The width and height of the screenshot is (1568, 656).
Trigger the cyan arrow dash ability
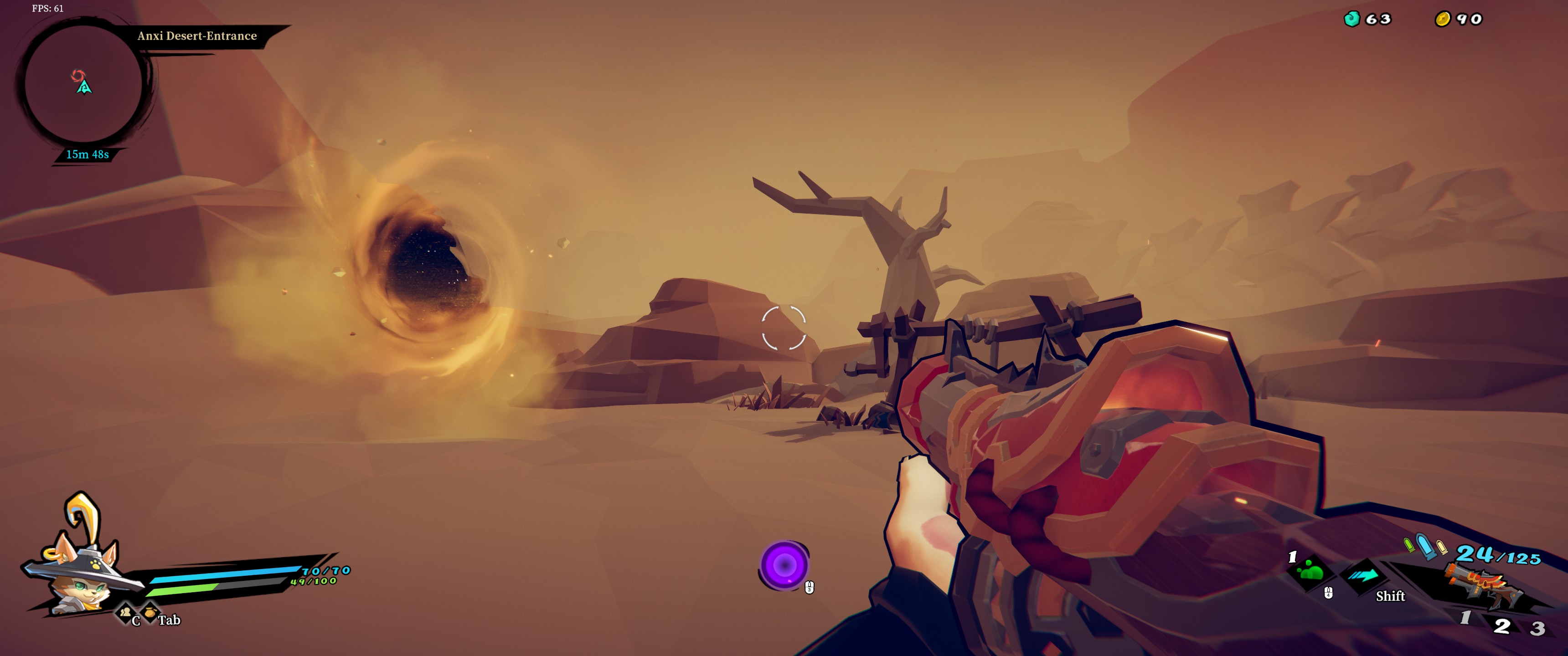coord(1364,575)
